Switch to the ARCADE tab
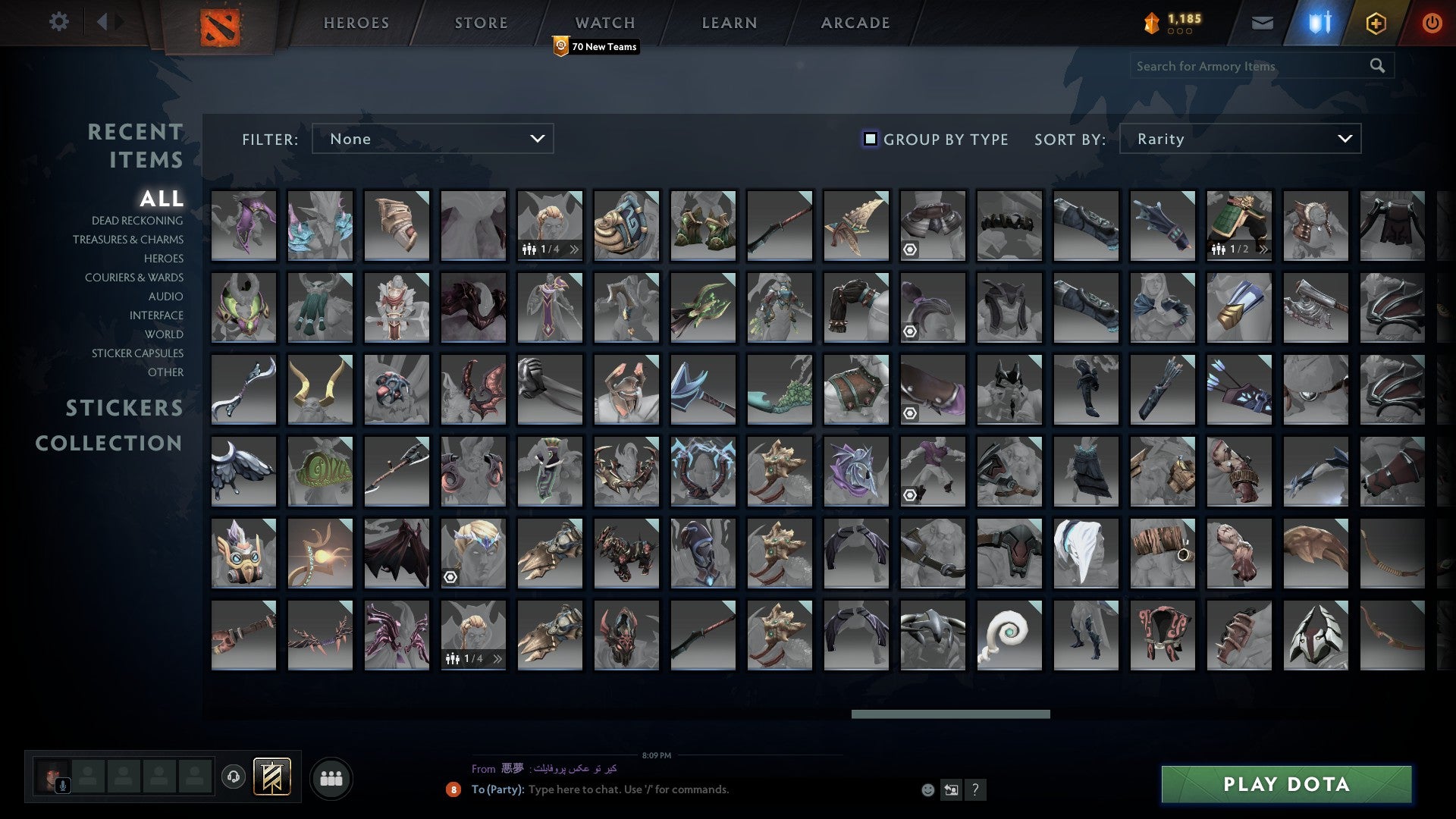The image size is (1456, 819). (854, 22)
